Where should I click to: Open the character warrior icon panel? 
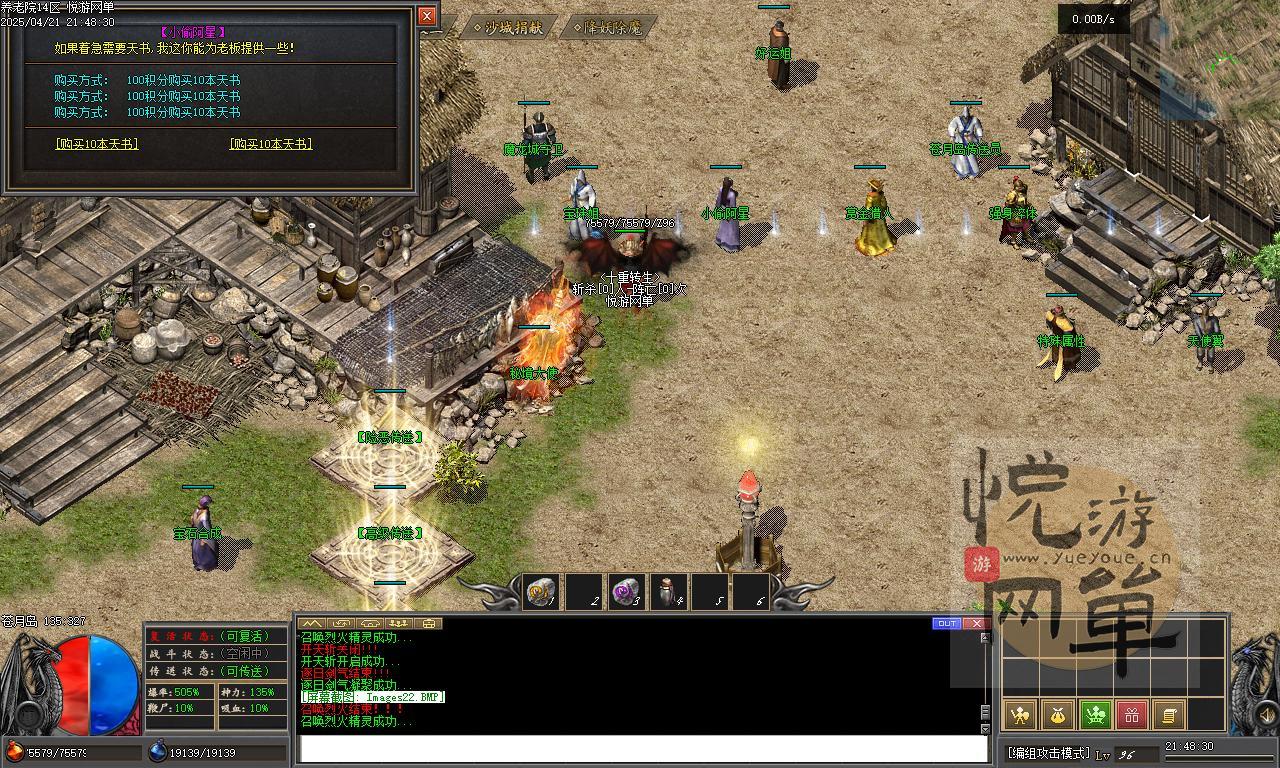[1020, 714]
